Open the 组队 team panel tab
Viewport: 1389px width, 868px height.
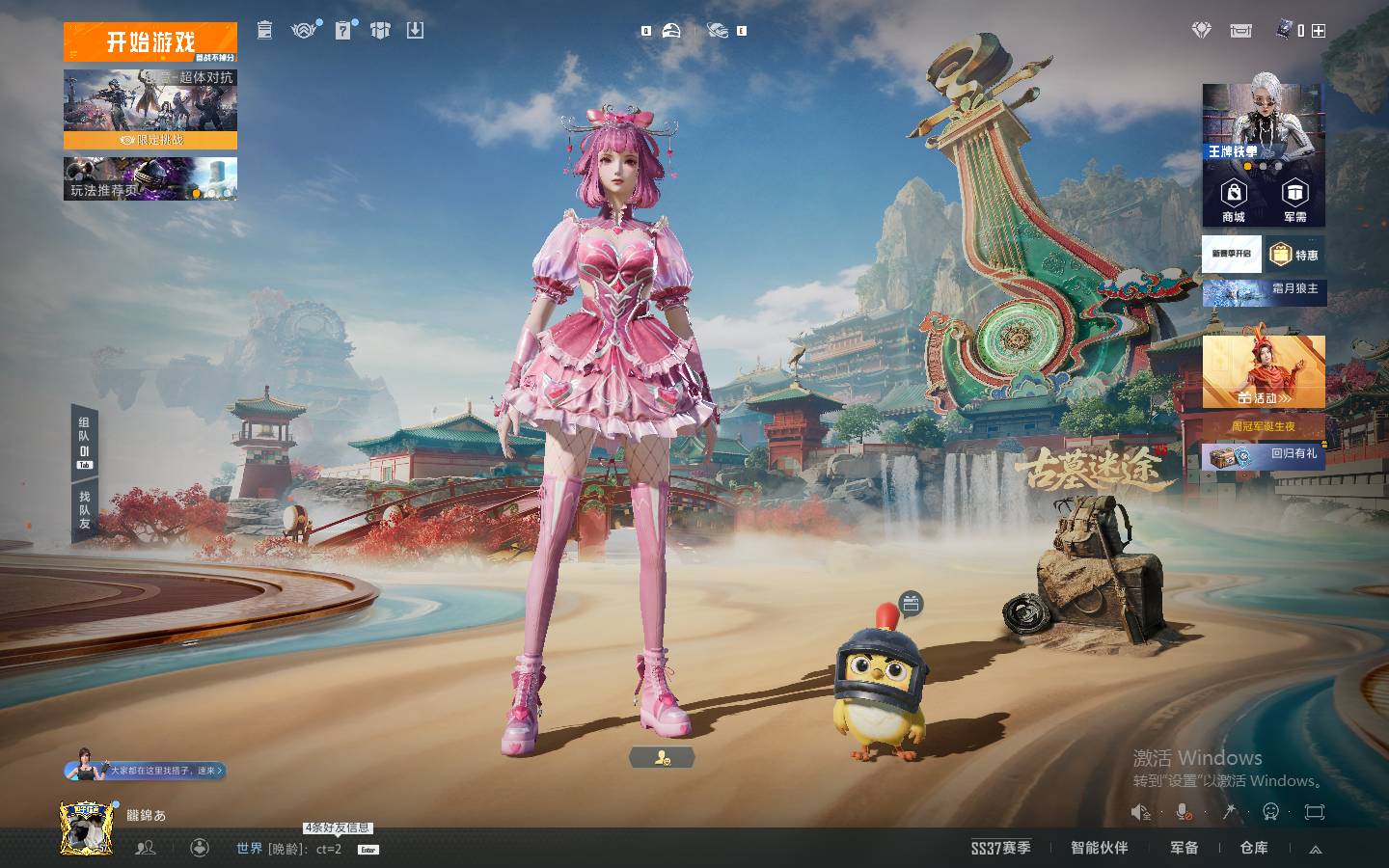point(85,443)
